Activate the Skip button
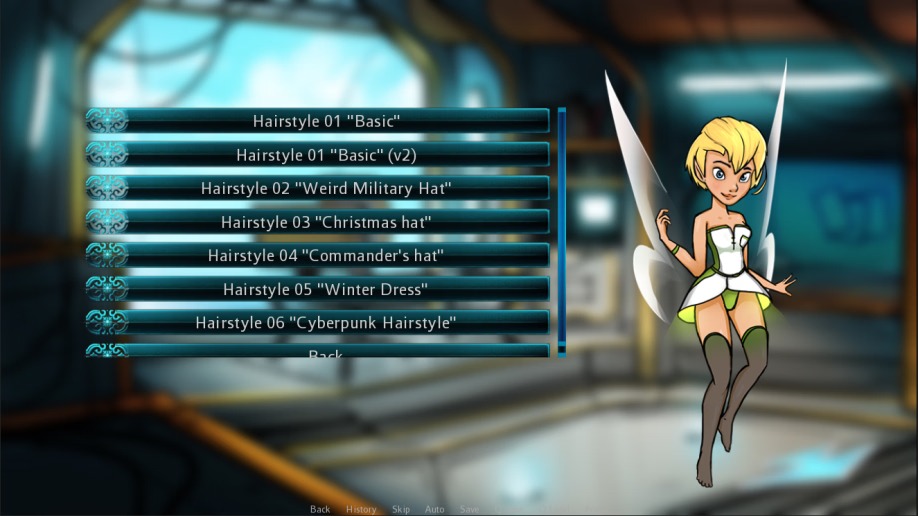Screen dimensions: 918x516 (401, 509)
